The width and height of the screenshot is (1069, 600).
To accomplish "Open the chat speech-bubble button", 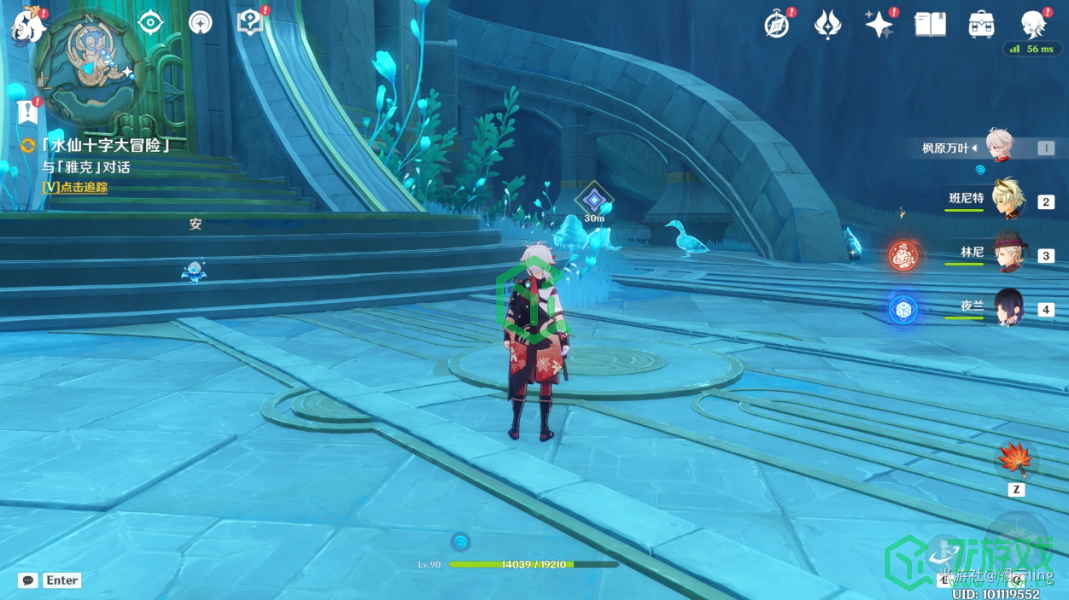I will pyautogui.click(x=28, y=580).
